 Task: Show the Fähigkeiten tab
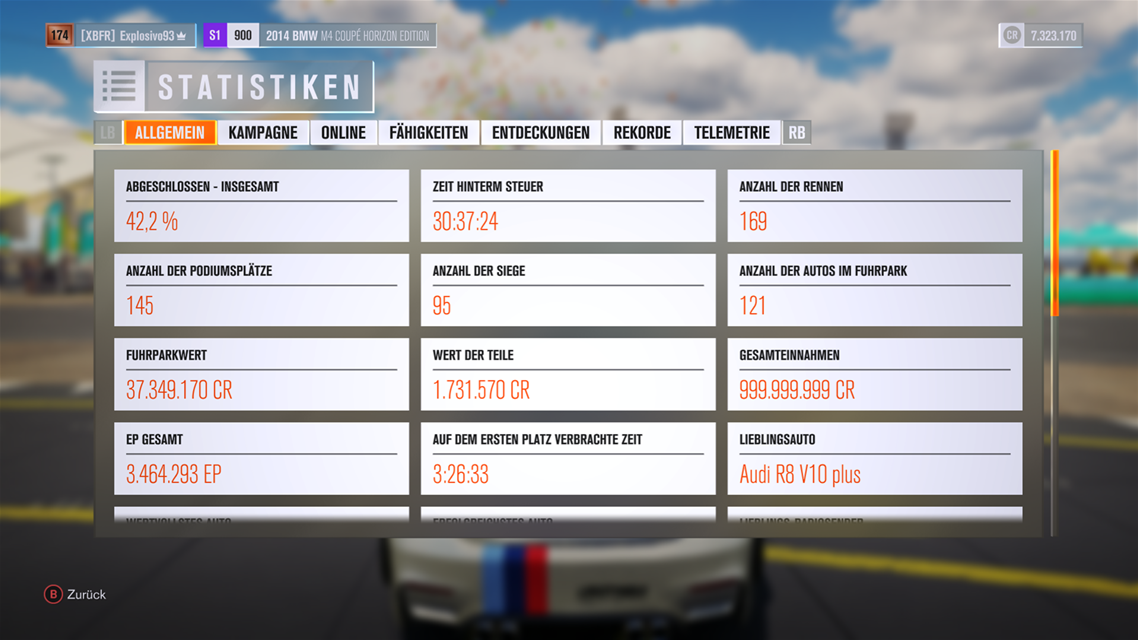pyautogui.click(x=428, y=133)
